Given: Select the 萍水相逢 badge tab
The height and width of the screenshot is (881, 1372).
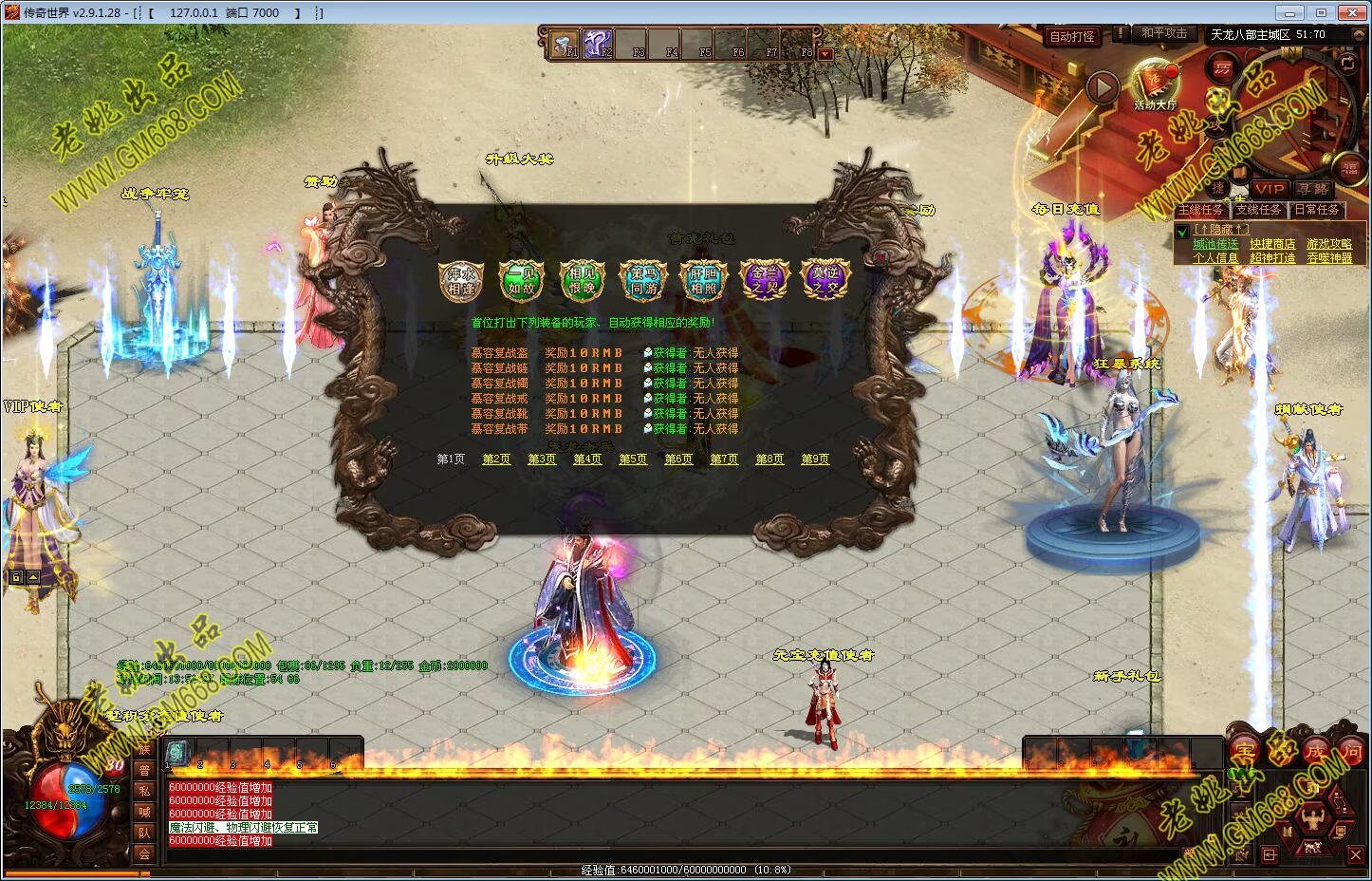Looking at the screenshot, I should [461, 280].
